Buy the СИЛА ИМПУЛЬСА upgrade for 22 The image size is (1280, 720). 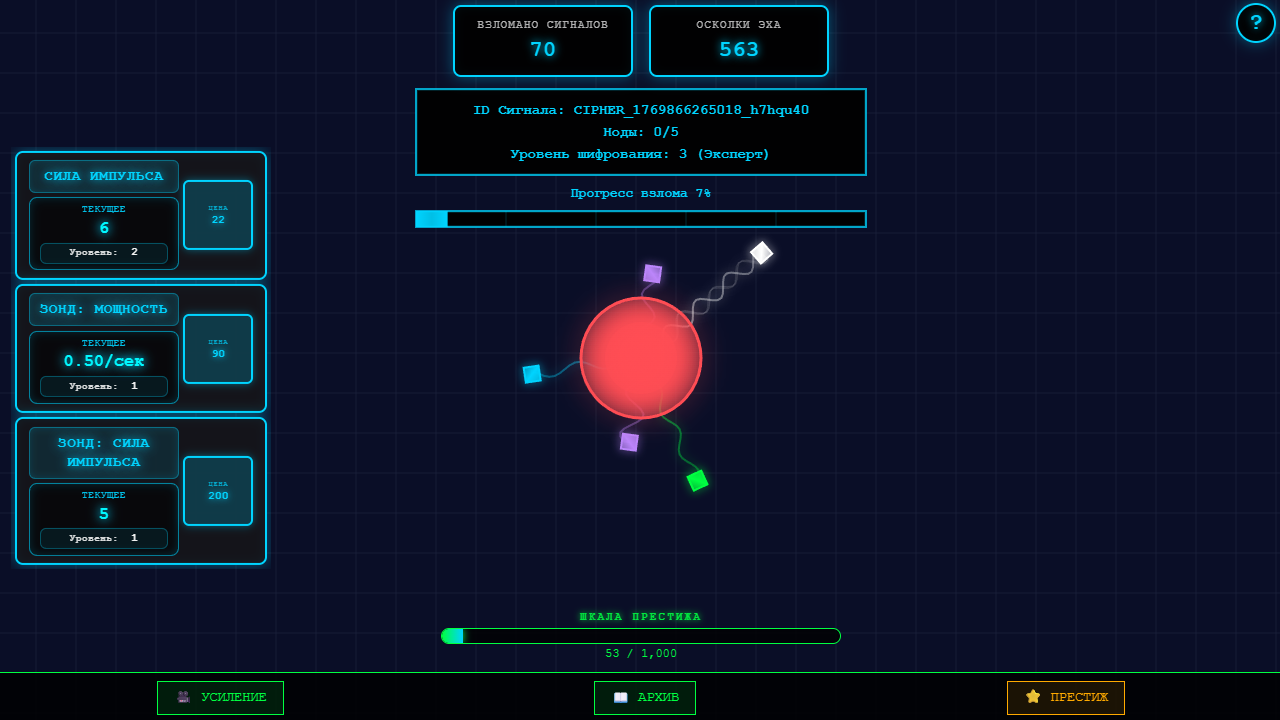pyautogui.click(x=218, y=215)
